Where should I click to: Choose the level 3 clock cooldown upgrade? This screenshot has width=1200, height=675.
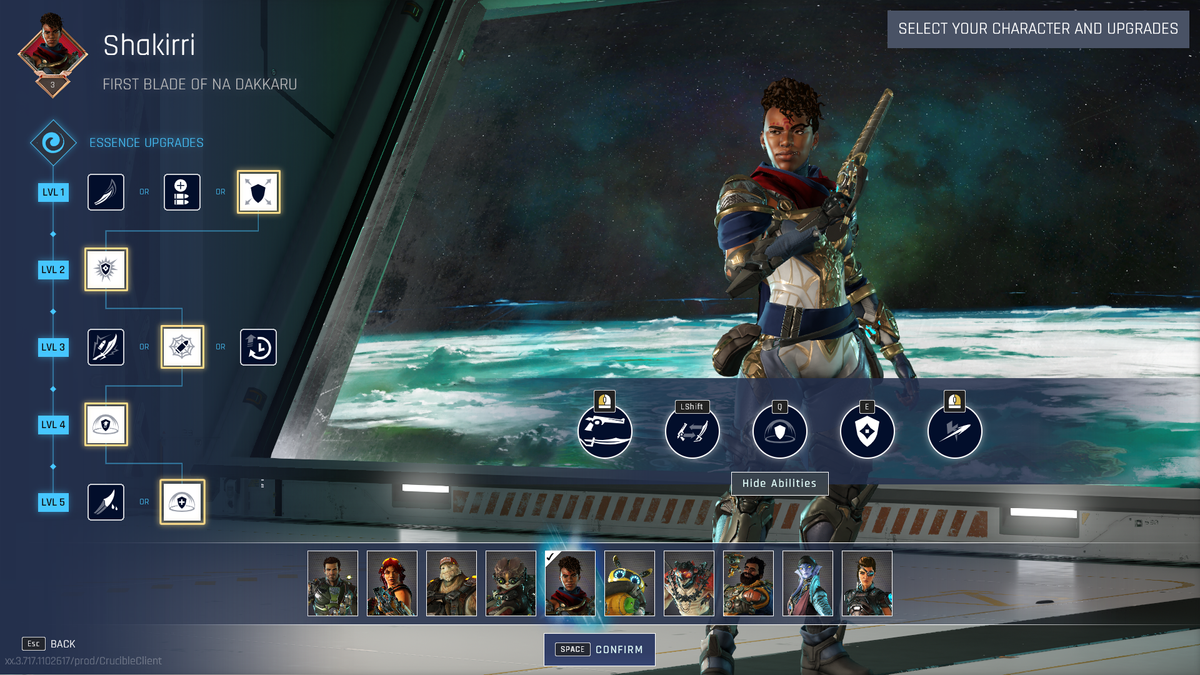258,347
